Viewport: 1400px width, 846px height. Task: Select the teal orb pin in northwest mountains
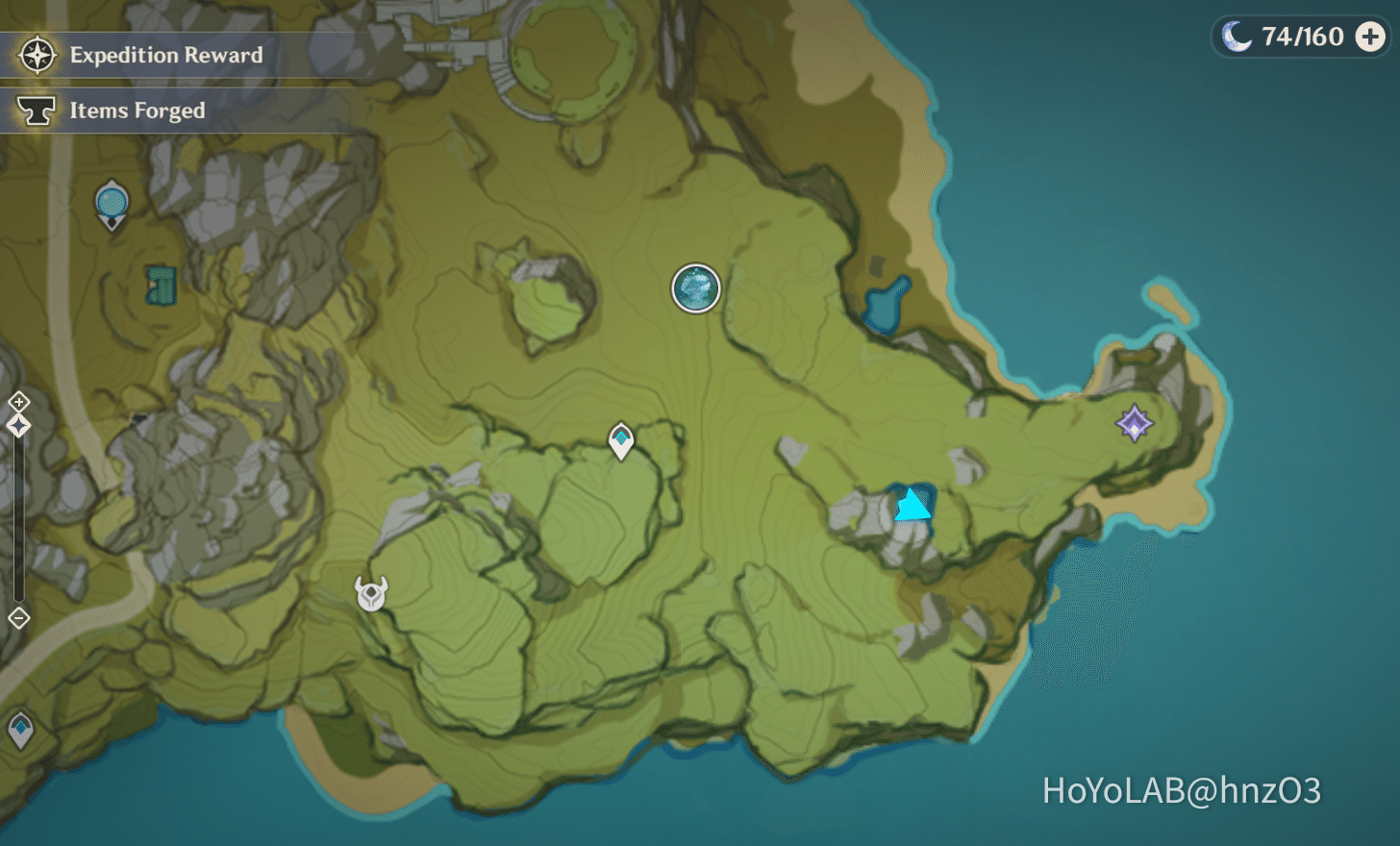coord(112,202)
